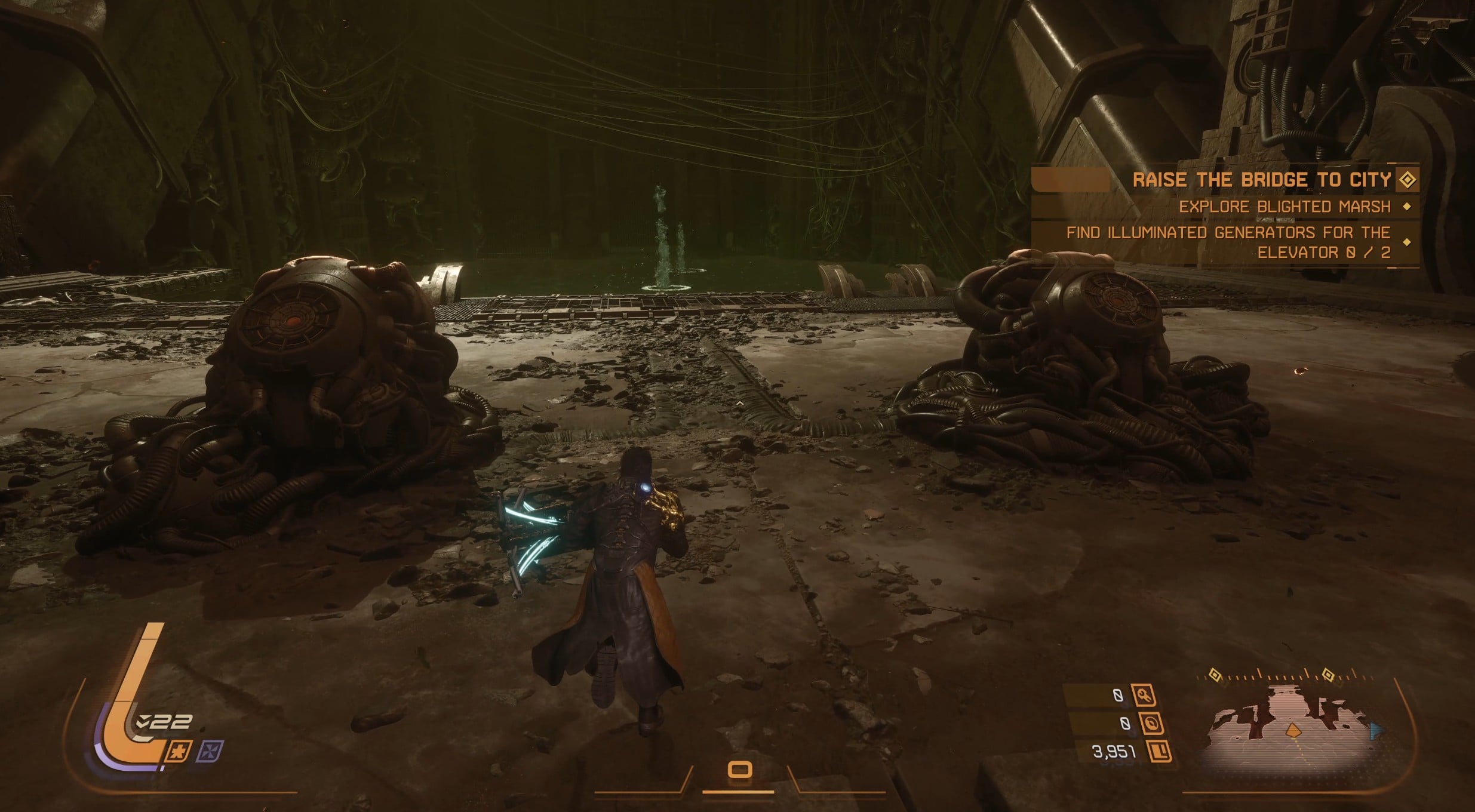
Task: Select the Raise the Bridge to City quest title
Action: click(x=1261, y=180)
